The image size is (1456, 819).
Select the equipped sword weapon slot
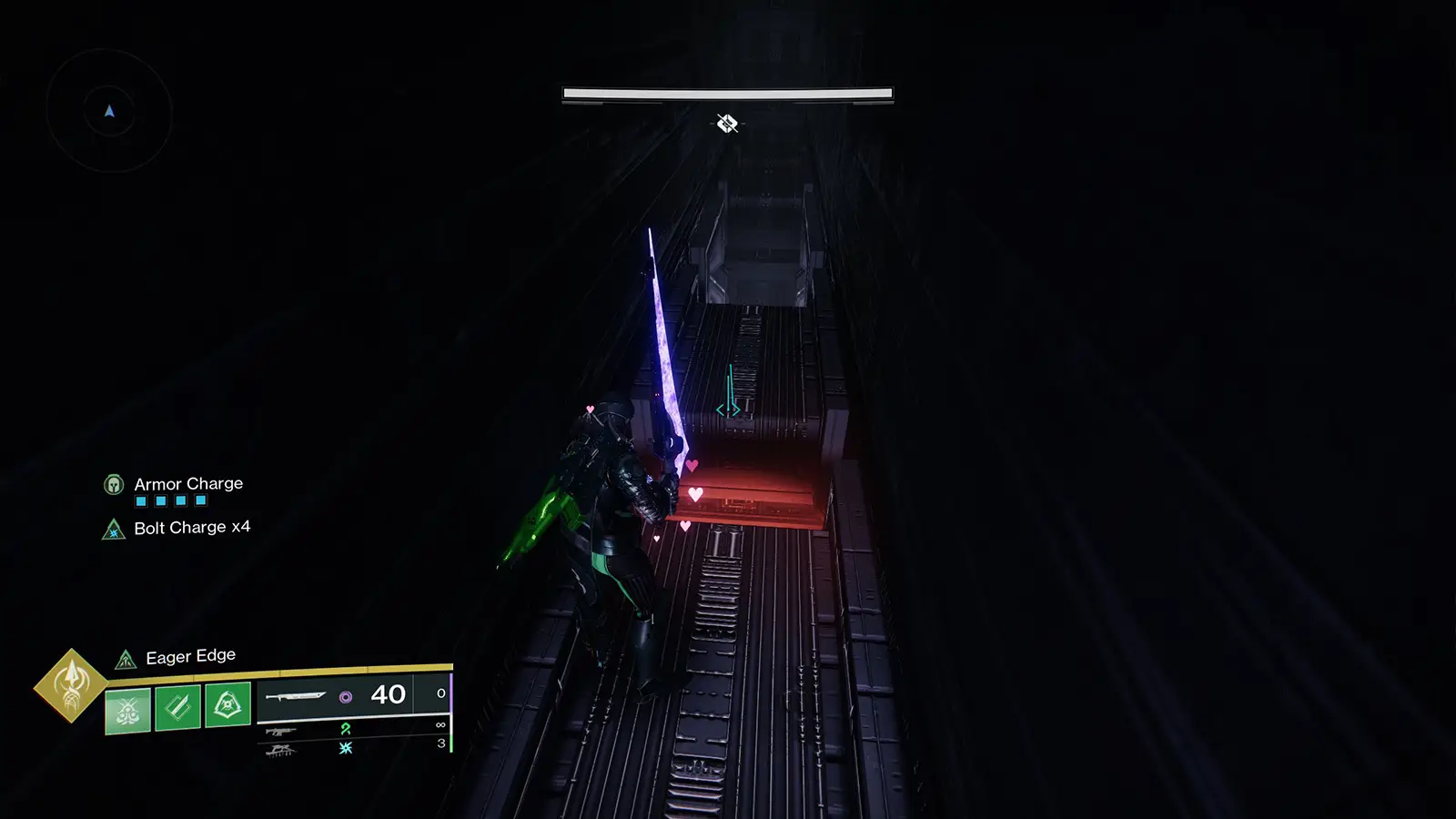point(296,697)
